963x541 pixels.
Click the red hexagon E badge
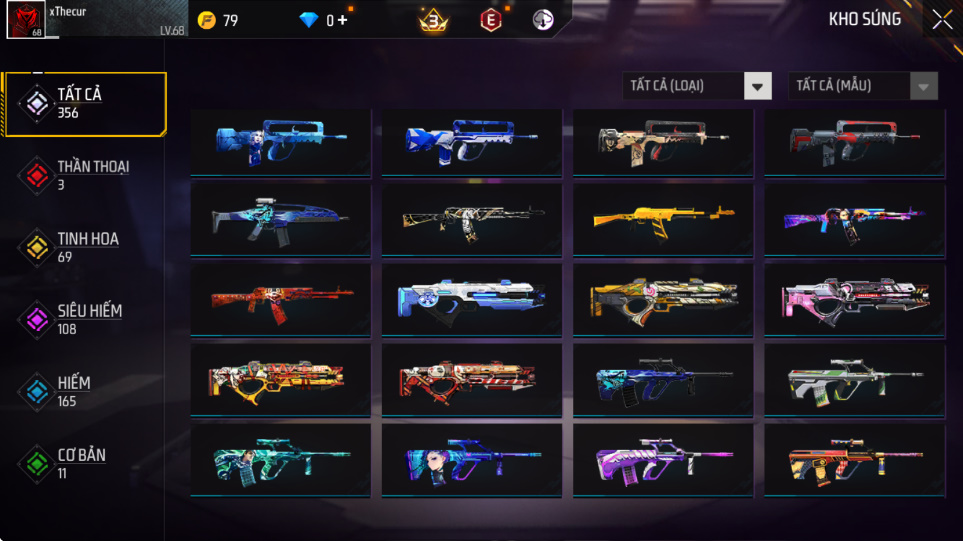pos(490,20)
